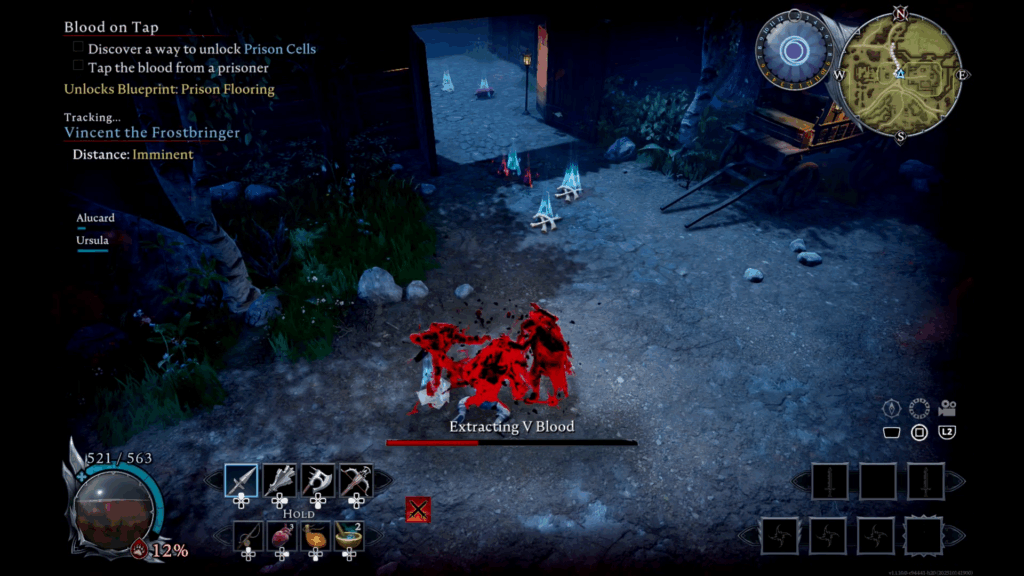Use the red heart consumable
The width and height of the screenshot is (1024, 576).
point(282,537)
